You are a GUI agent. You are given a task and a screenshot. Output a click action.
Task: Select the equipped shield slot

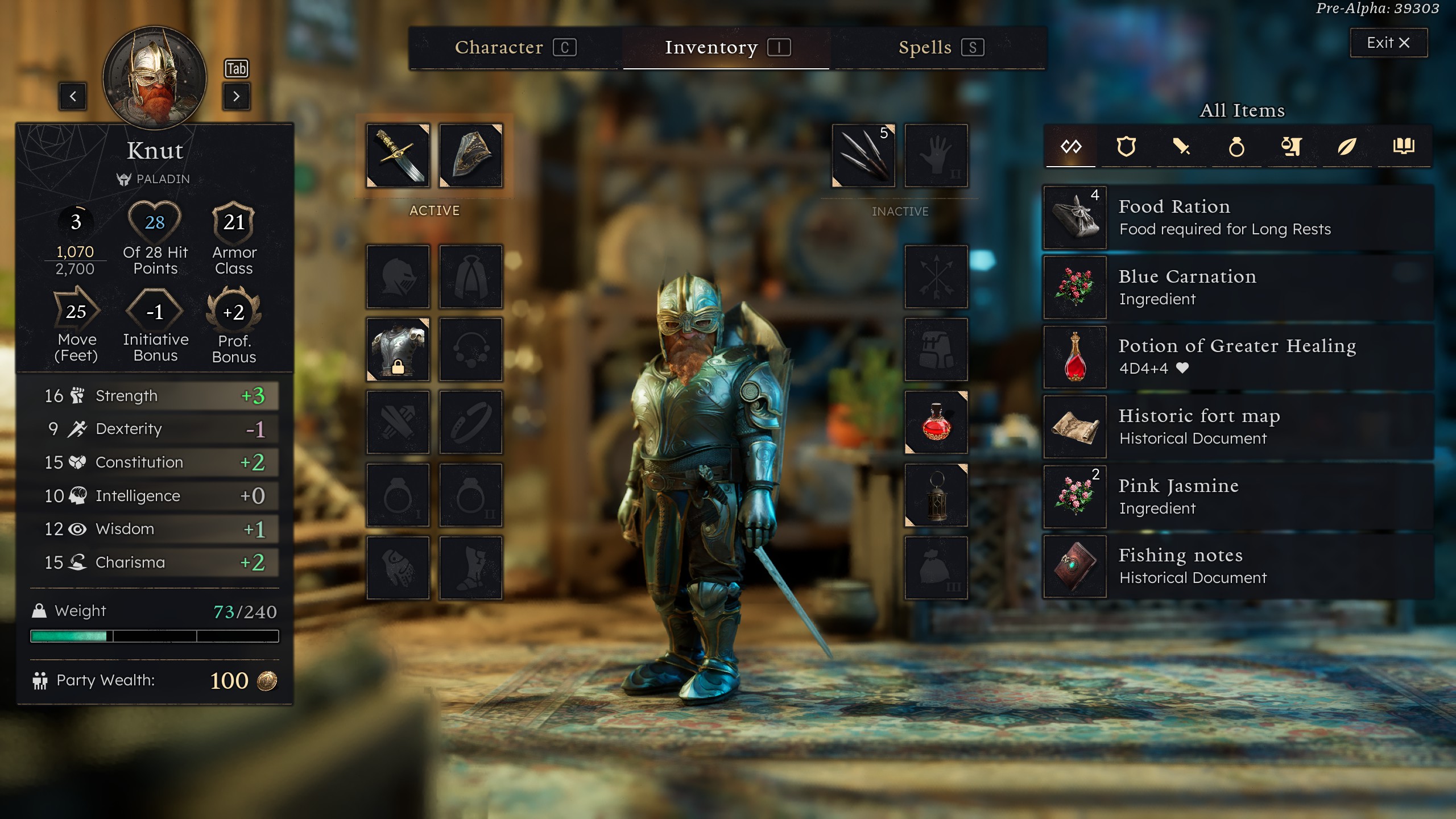coord(471,156)
